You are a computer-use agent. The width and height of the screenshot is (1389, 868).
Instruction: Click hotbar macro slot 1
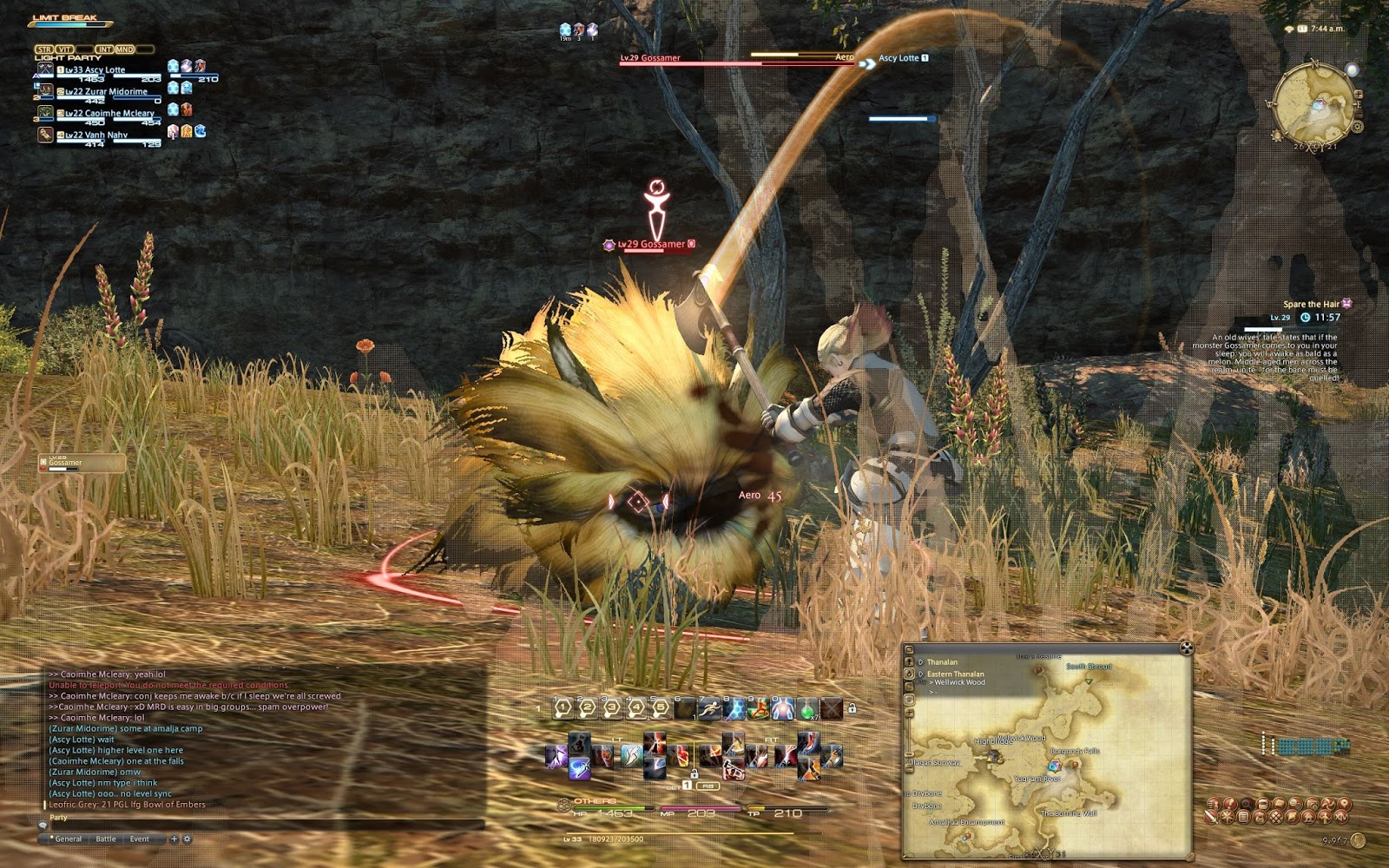(563, 707)
